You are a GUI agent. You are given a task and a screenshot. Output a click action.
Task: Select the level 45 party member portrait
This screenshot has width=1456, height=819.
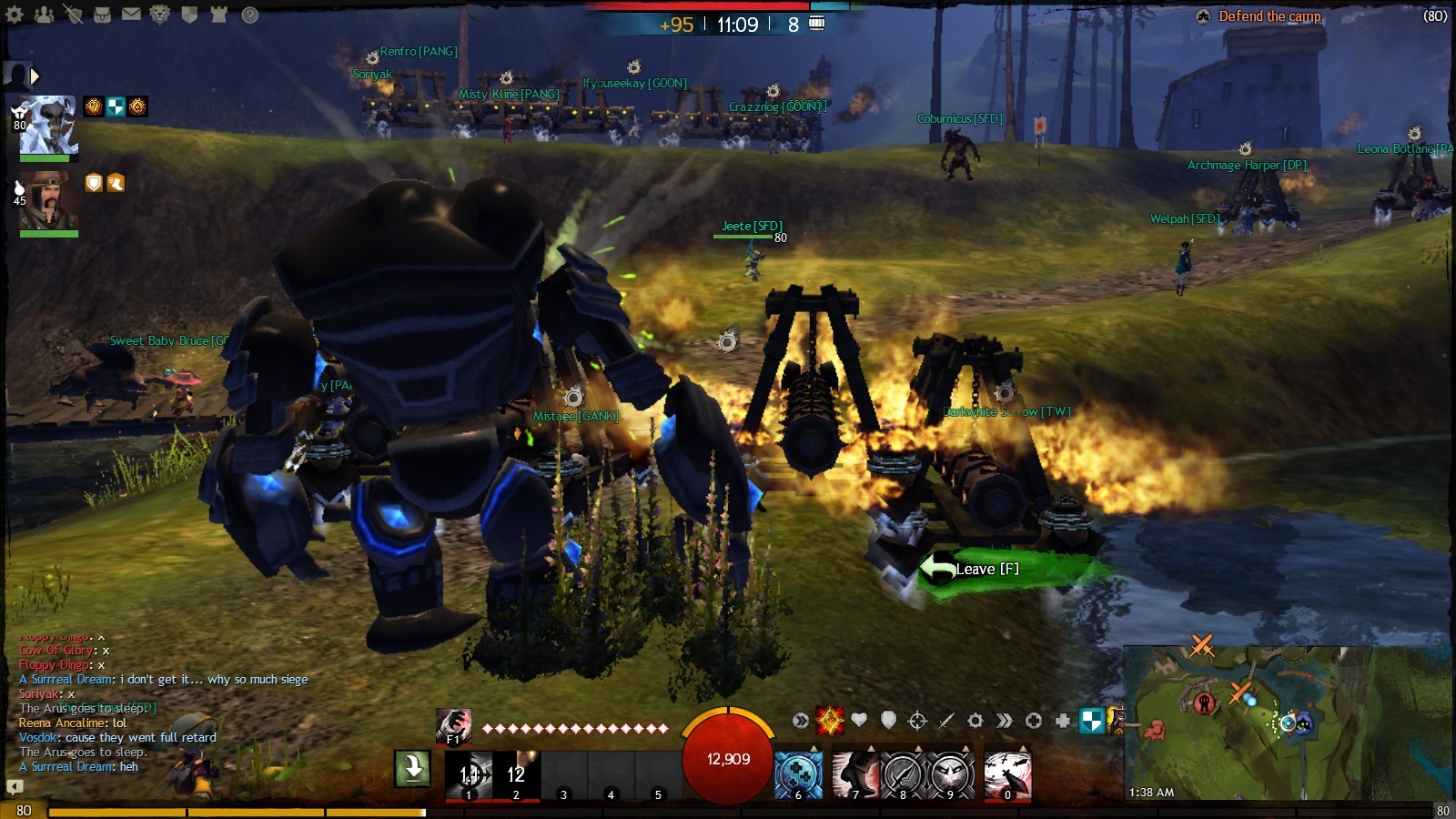pyautogui.click(x=48, y=202)
